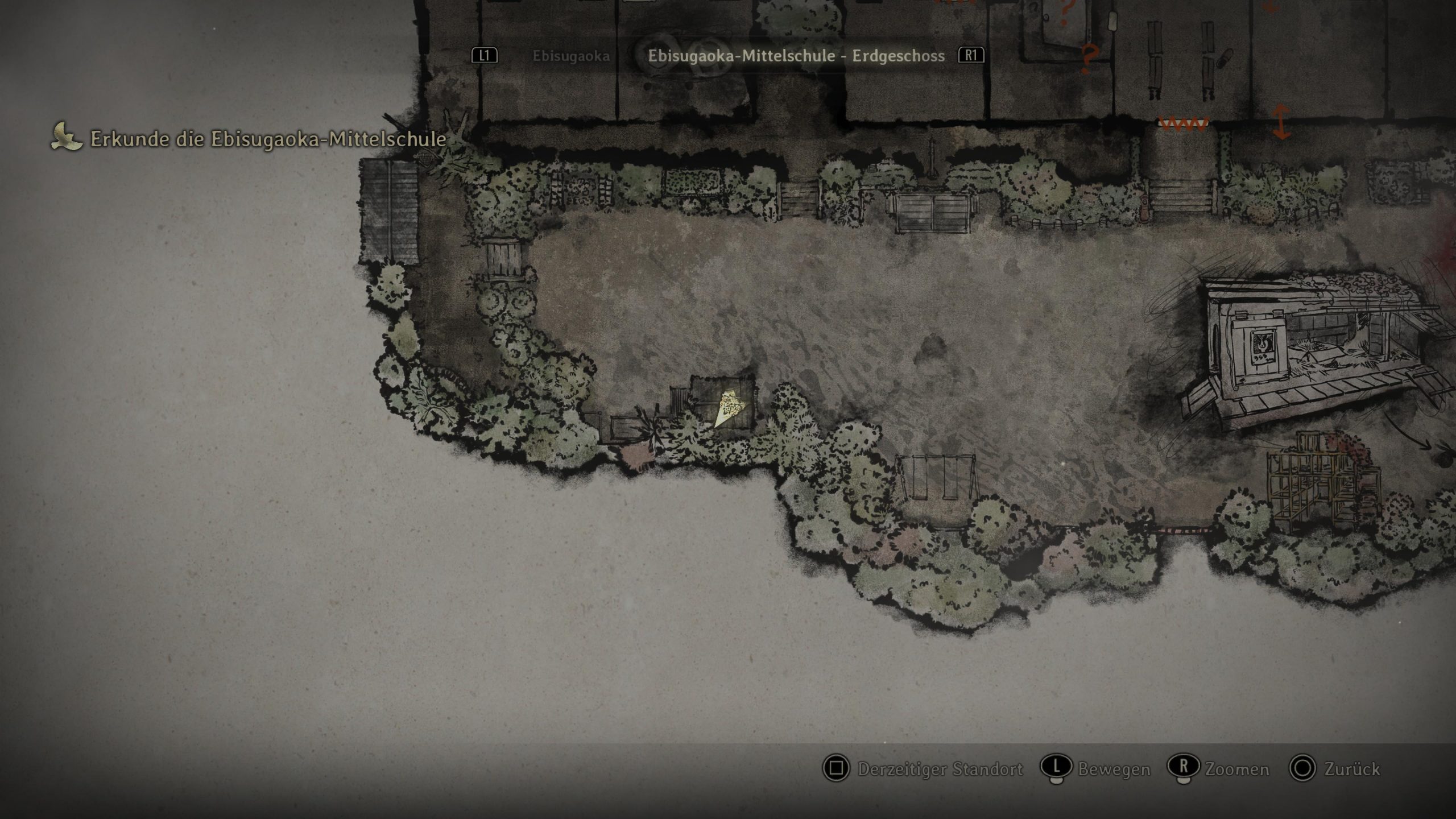The width and height of the screenshot is (1456, 819).
Task: Click the objective Erkunde die Ebisugaoka-Mittelschule
Action: (x=268, y=139)
